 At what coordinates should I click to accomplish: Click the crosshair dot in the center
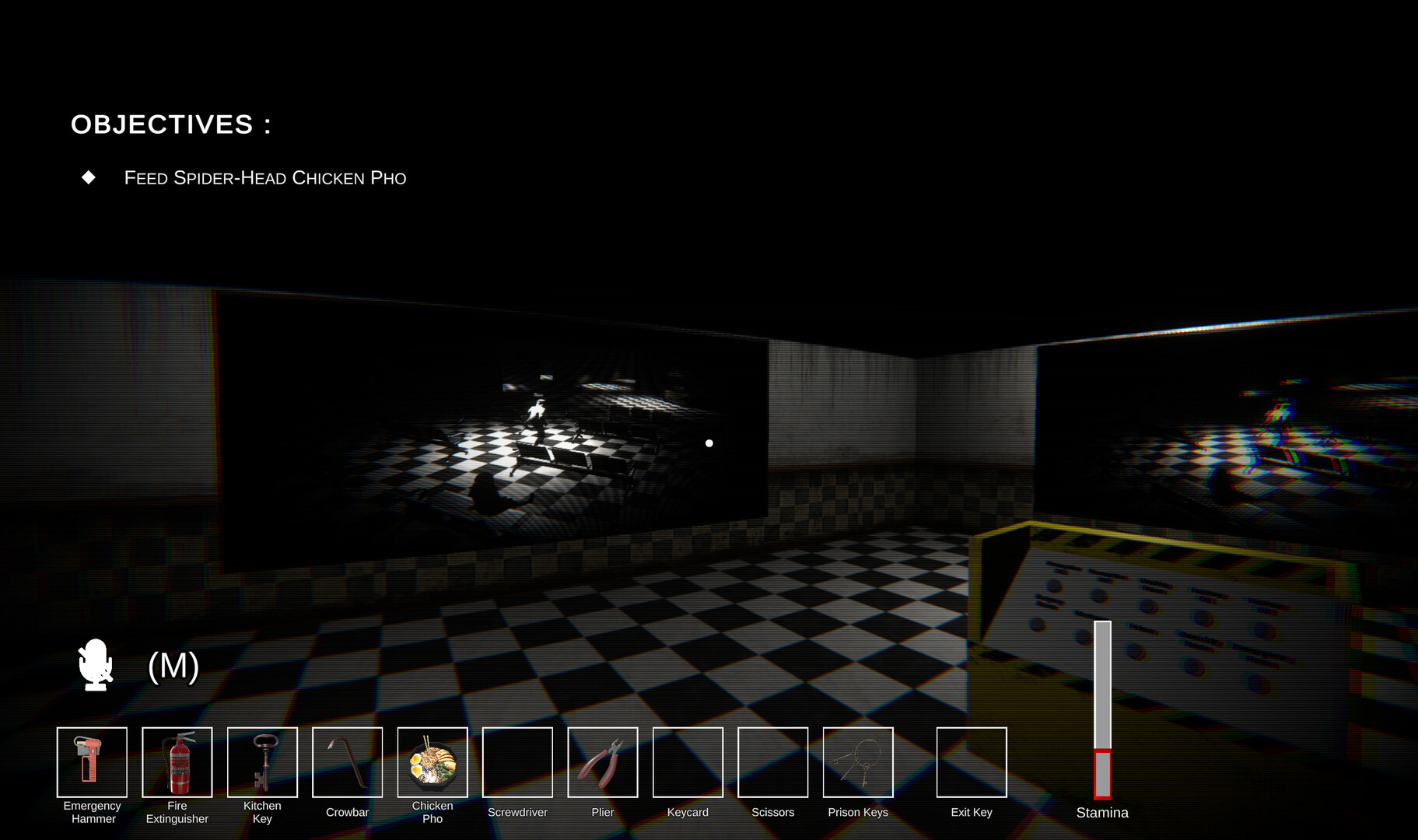pyautogui.click(x=709, y=443)
